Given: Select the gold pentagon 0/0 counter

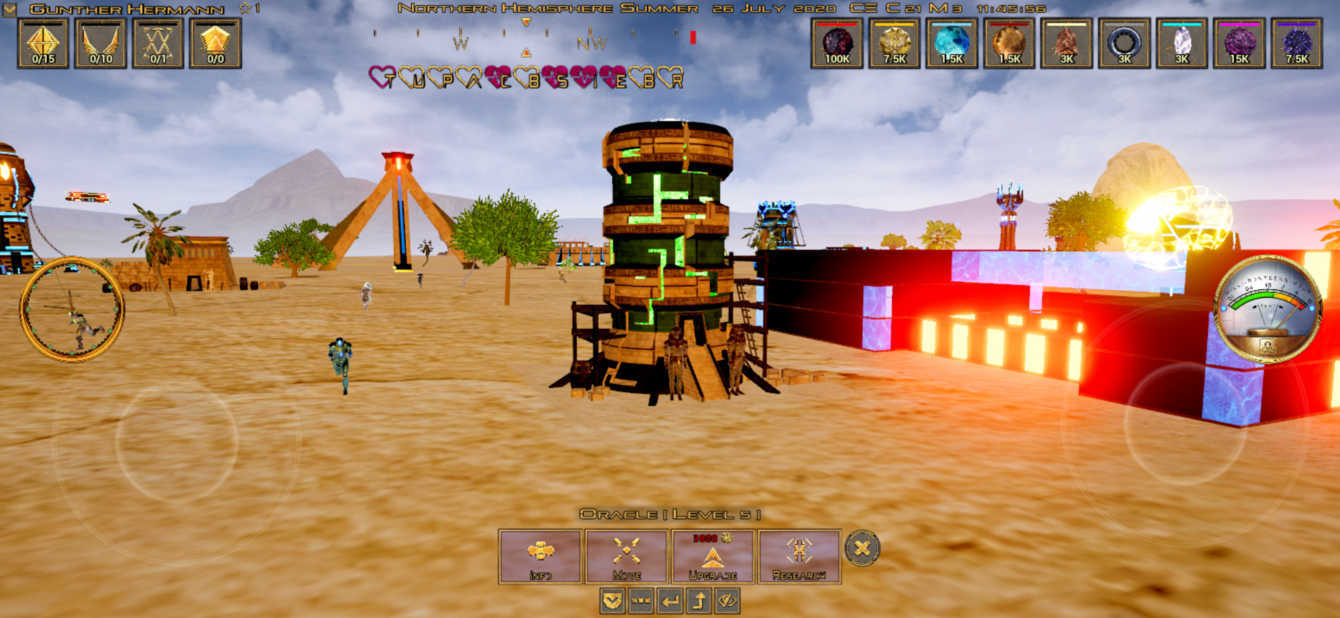Looking at the screenshot, I should pos(215,43).
